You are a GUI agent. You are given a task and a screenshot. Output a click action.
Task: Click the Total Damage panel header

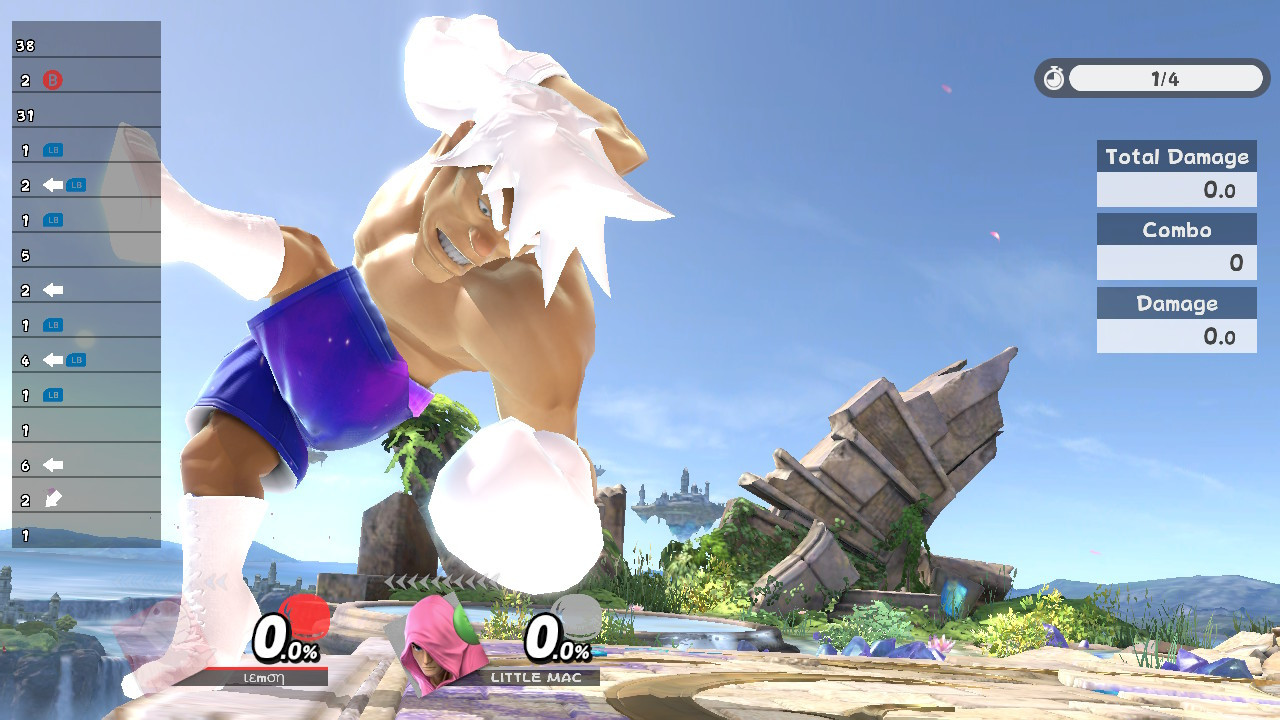tap(1176, 156)
